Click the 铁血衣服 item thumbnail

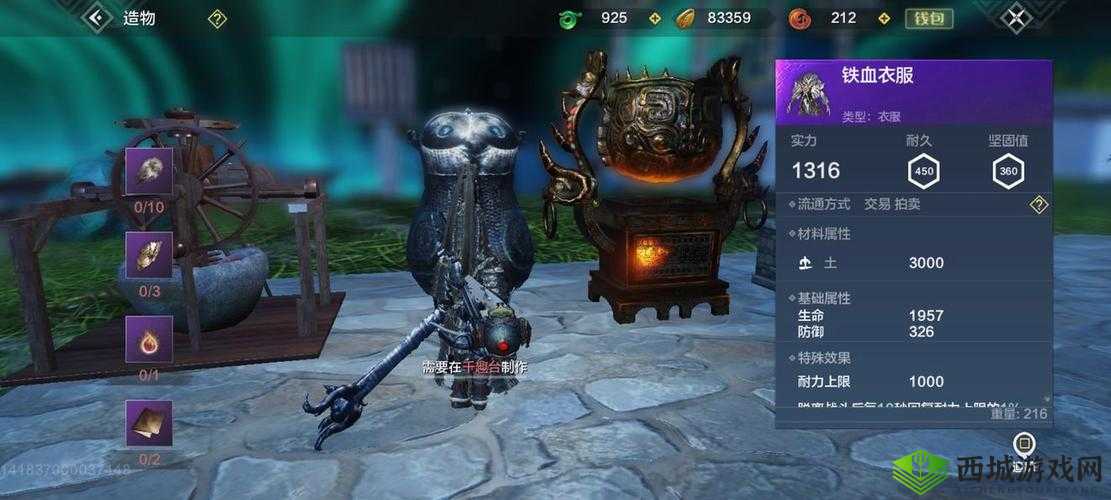(x=806, y=93)
